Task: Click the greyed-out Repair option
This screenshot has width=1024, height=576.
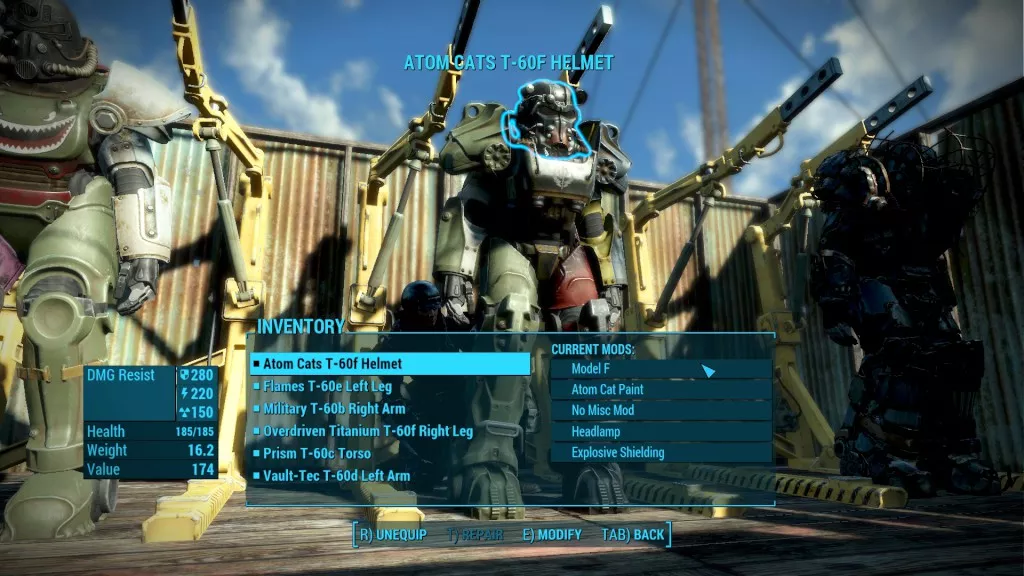Action: [x=475, y=535]
